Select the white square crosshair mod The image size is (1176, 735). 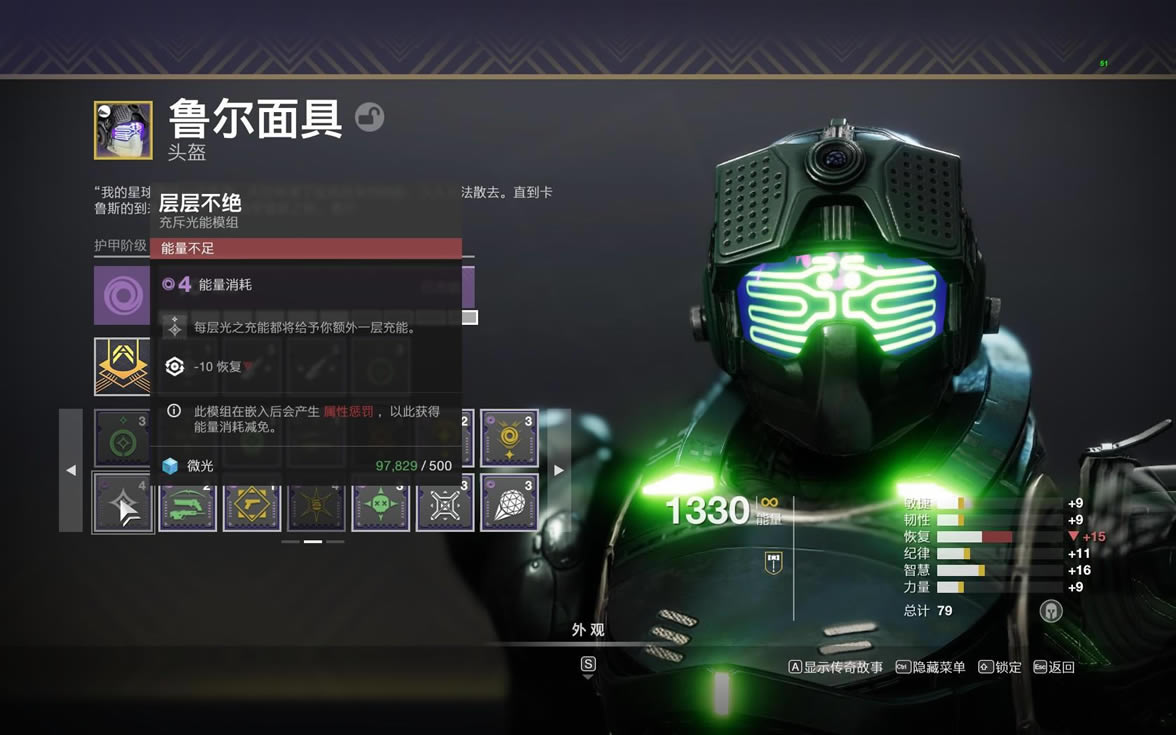click(445, 502)
